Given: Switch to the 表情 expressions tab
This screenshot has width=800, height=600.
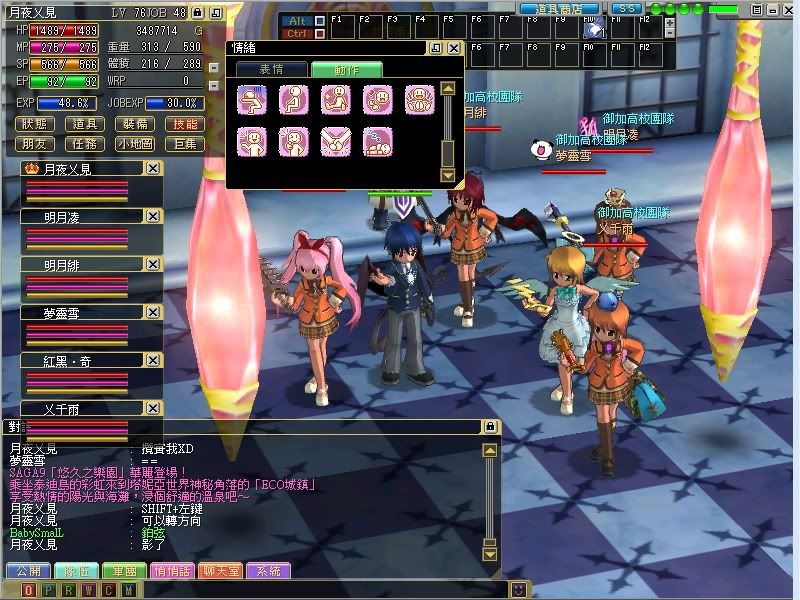Looking at the screenshot, I should (x=271, y=69).
